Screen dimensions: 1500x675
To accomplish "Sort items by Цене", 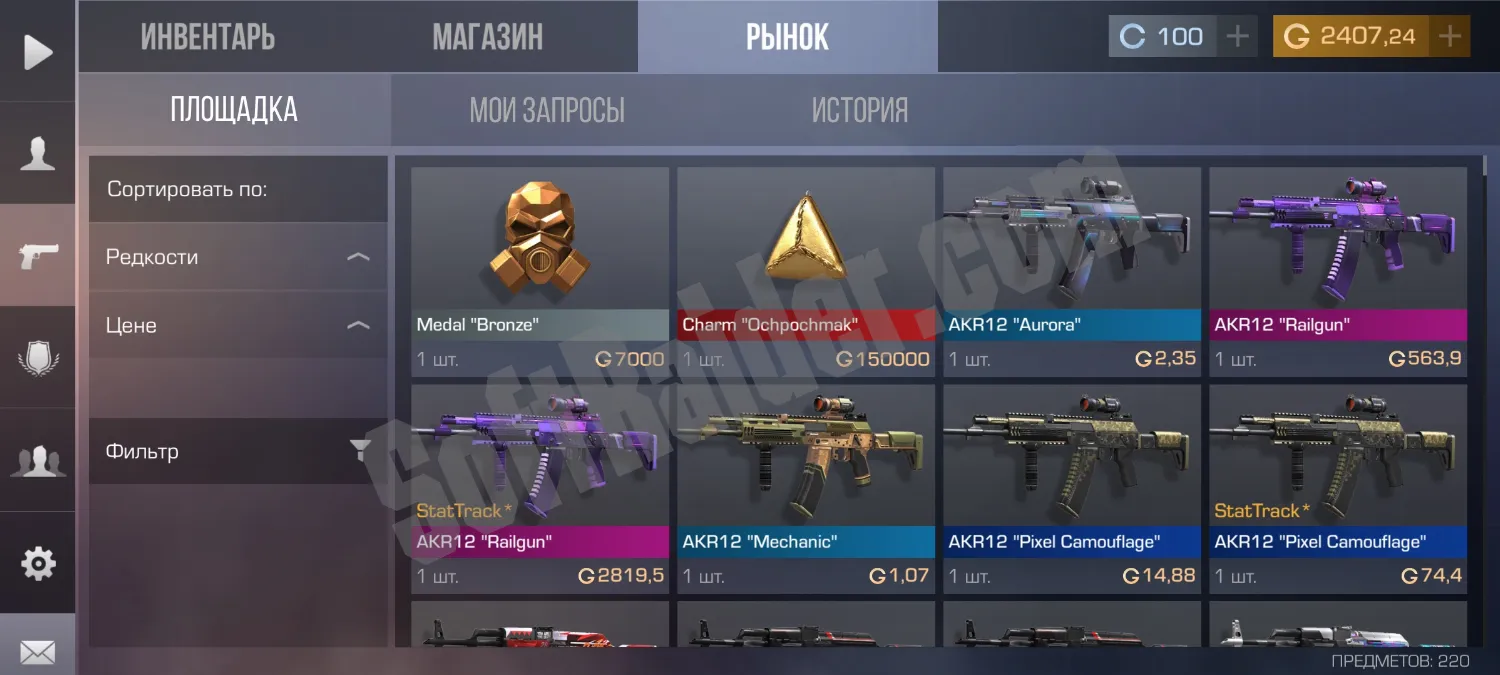I will [x=238, y=325].
